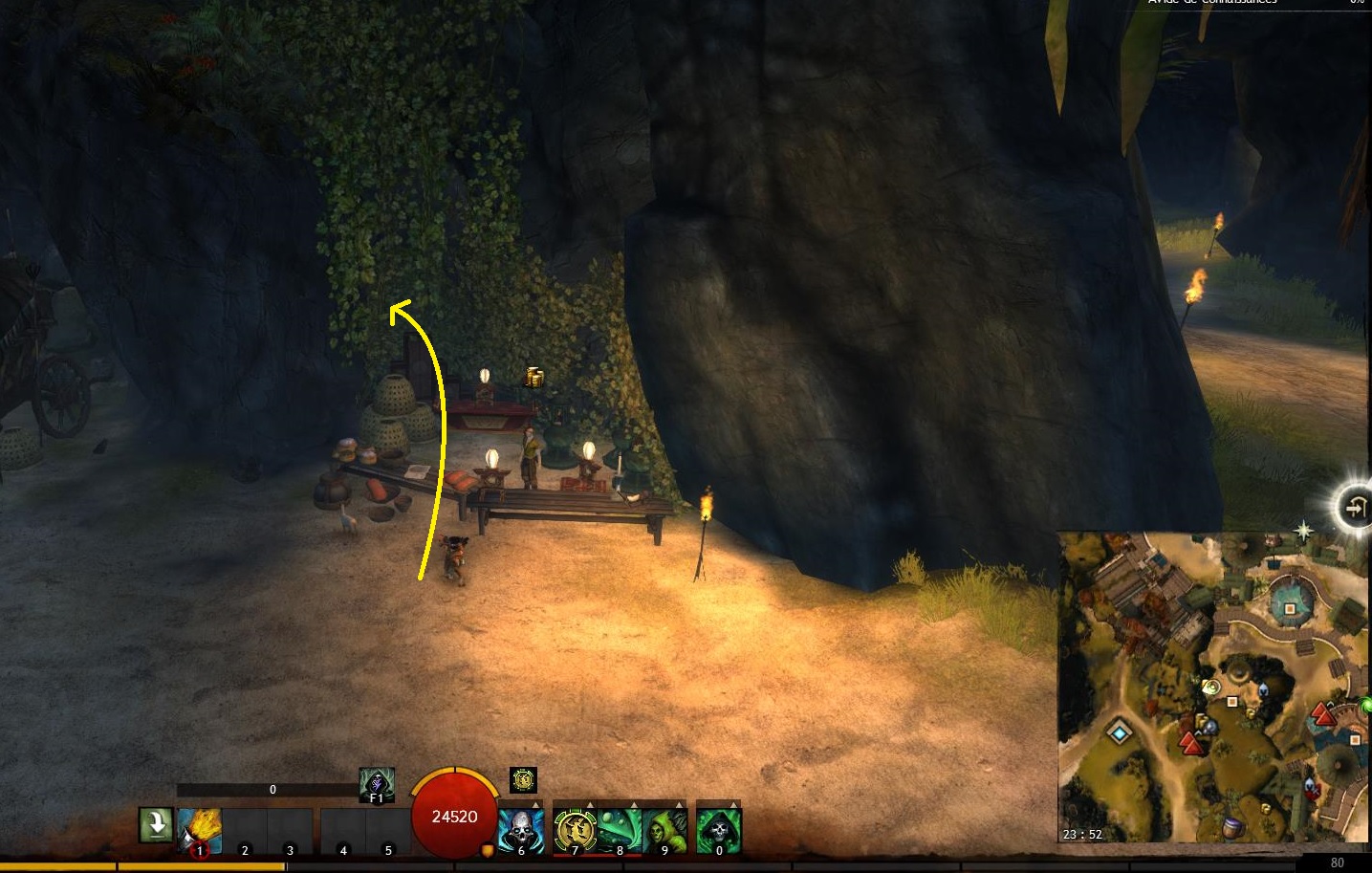Use the skull healing skill in slot 6
This screenshot has height=873, width=1372.
[x=521, y=830]
